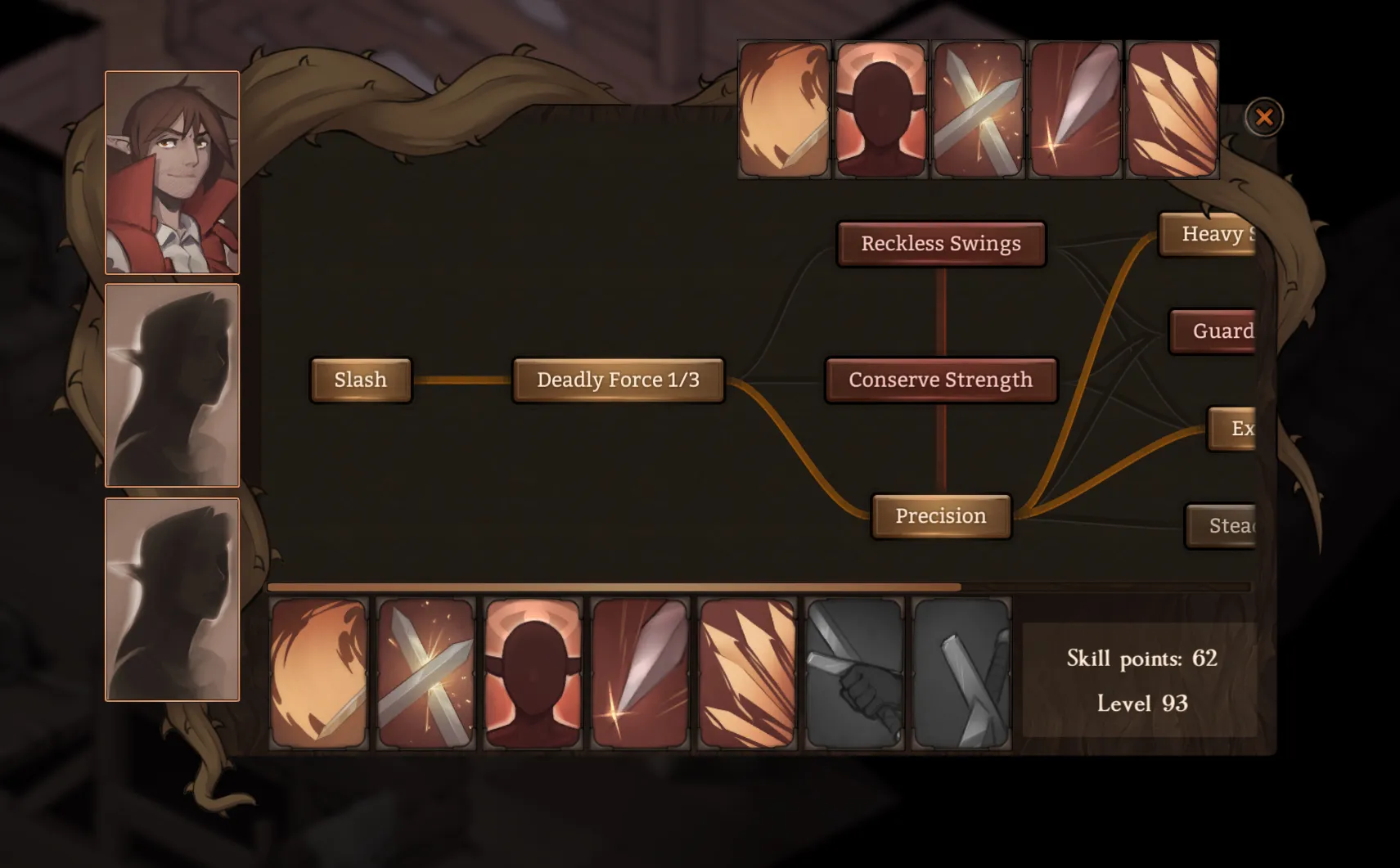1400x868 pixels.
Task: Select the cut-off Ex skill node
Action: click(1232, 428)
